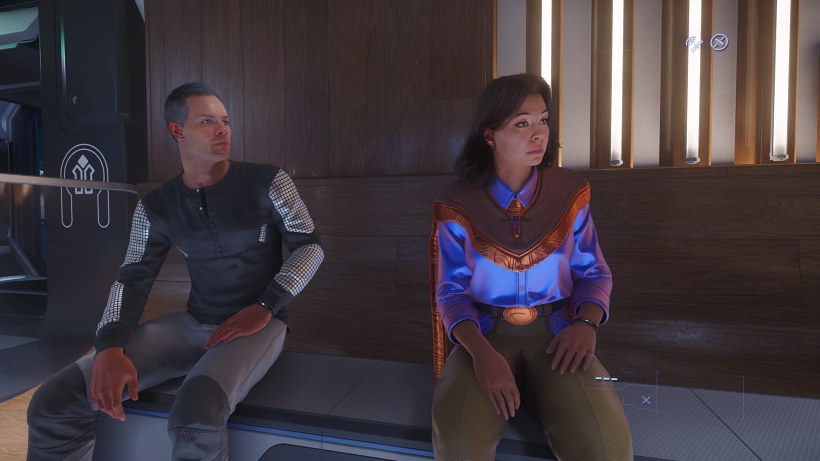Click the satellite signal status icon
820x461 pixels.
coord(694,42)
